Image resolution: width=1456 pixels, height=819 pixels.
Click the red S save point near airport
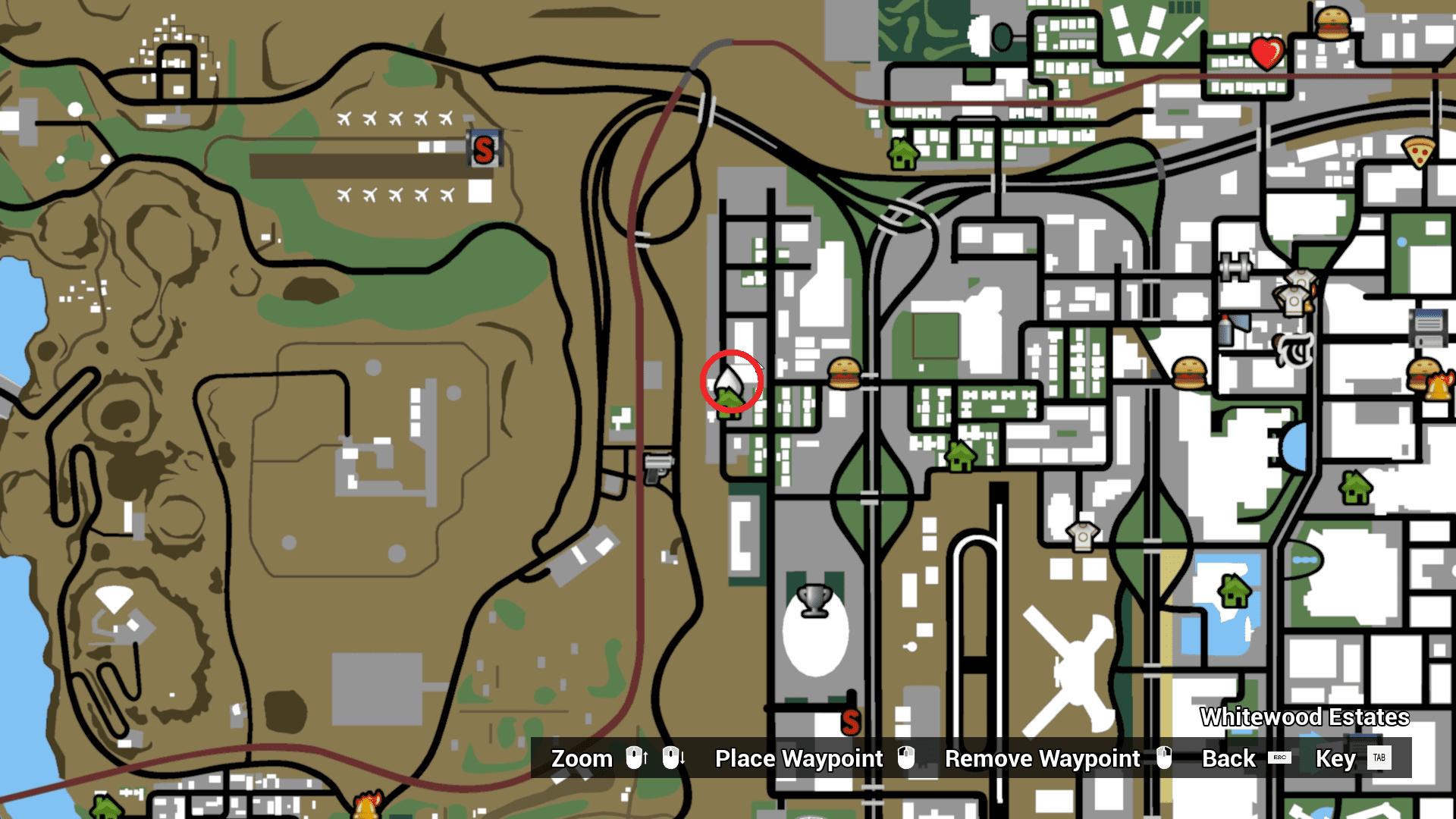coord(483,149)
